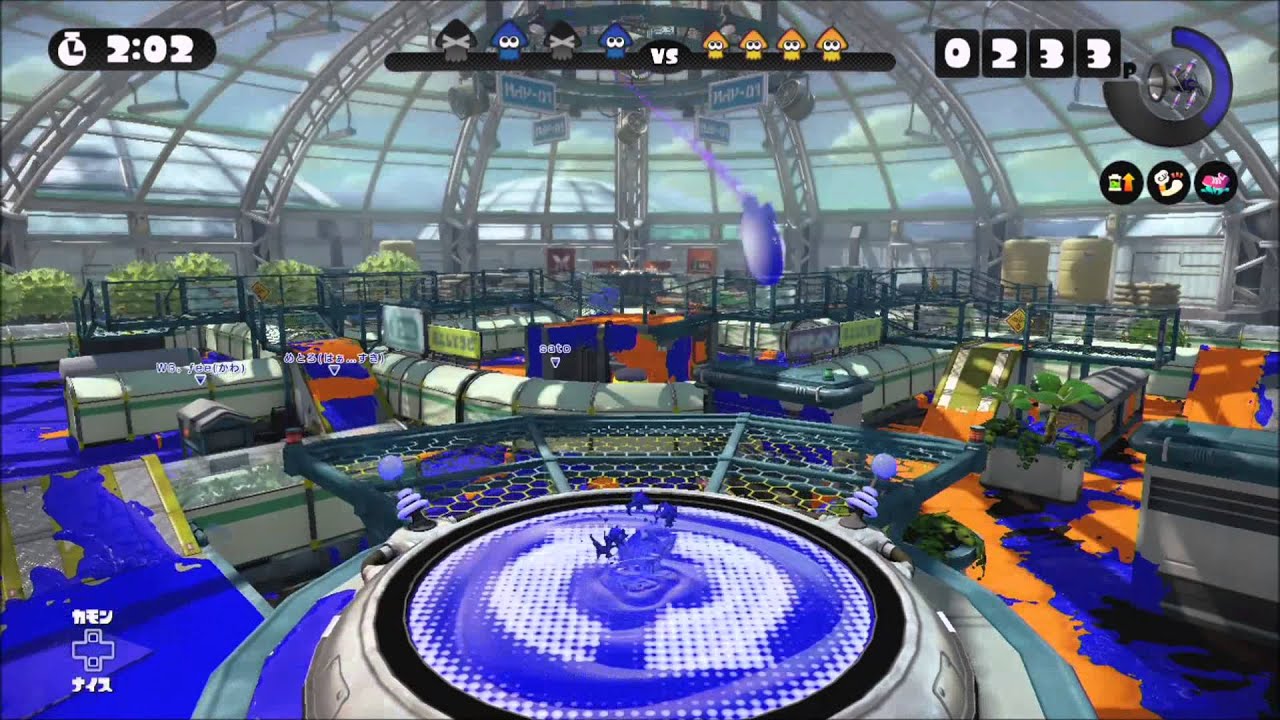Choose the pink shoe ability icon
The height and width of the screenshot is (720, 1280).
(1216, 183)
